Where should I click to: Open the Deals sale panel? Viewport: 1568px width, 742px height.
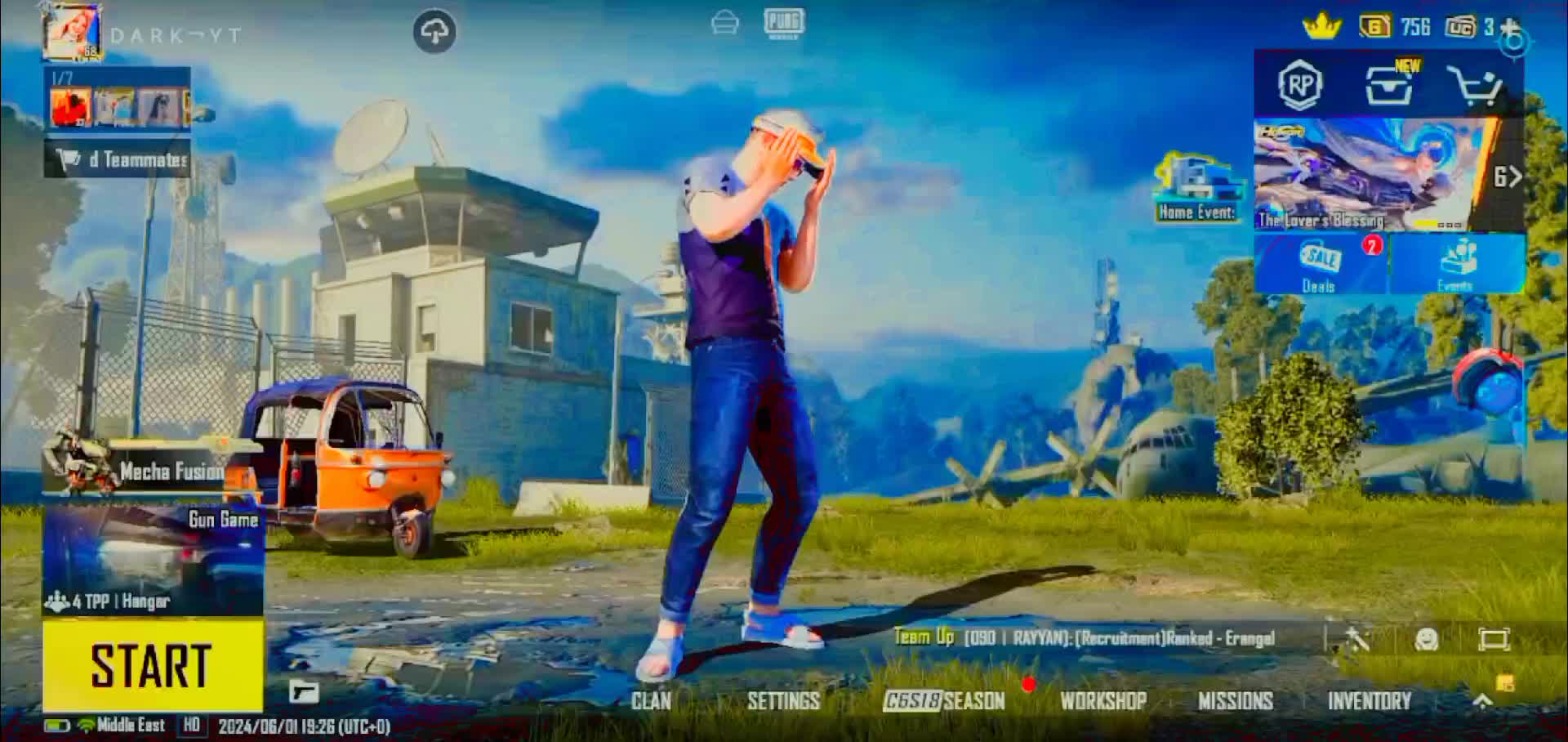tap(1320, 265)
